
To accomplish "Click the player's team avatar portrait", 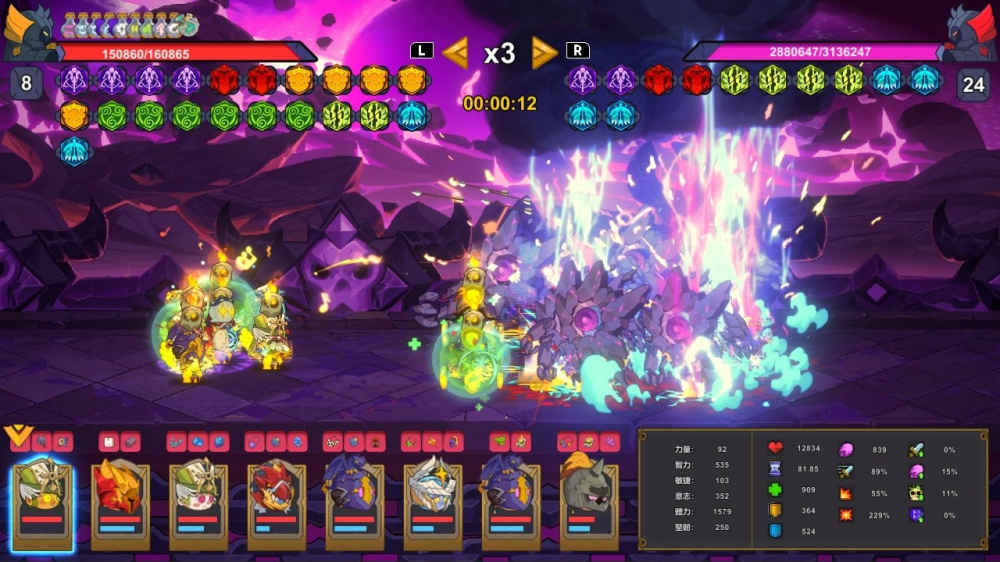I will point(30,32).
